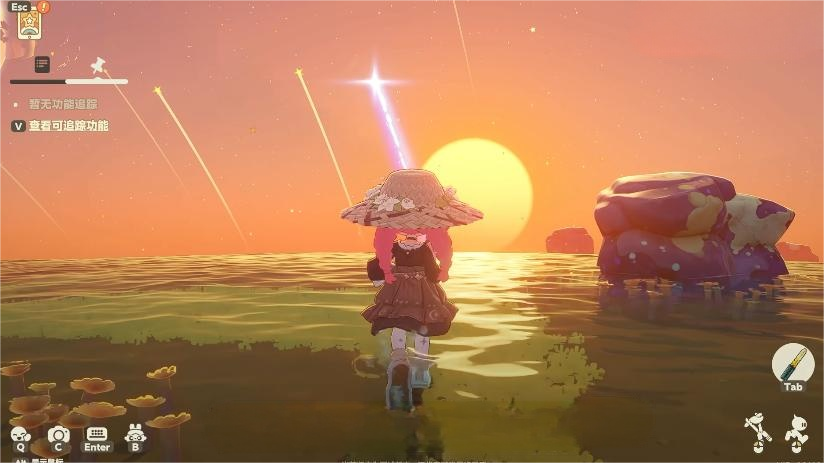The image size is (824, 463).
Task: Open the camera photo mode
Action: 58,434
